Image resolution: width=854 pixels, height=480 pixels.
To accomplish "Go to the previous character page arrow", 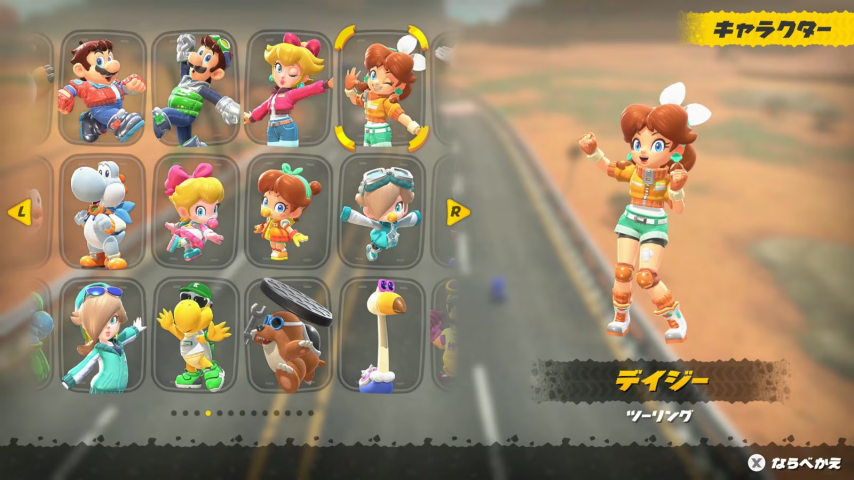I will click(x=17, y=212).
